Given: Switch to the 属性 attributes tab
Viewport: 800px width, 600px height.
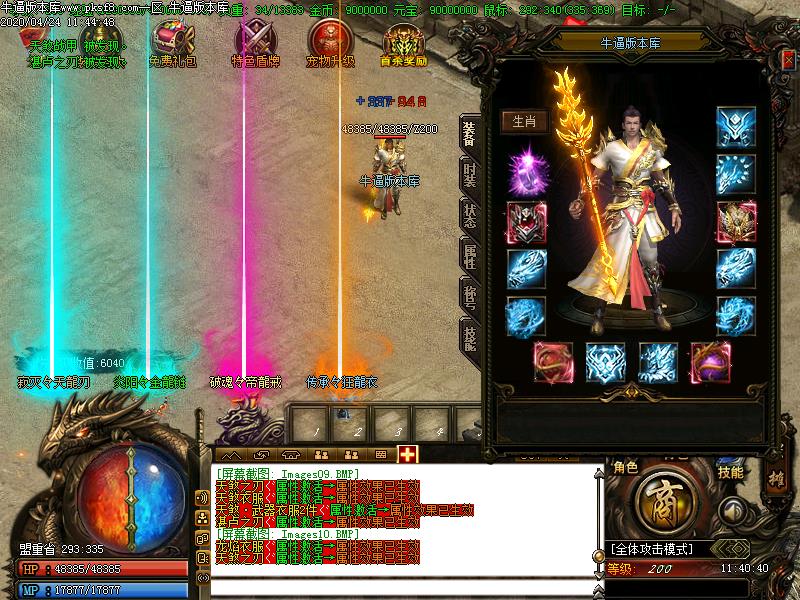Looking at the screenshot, I should coord(470,256).
